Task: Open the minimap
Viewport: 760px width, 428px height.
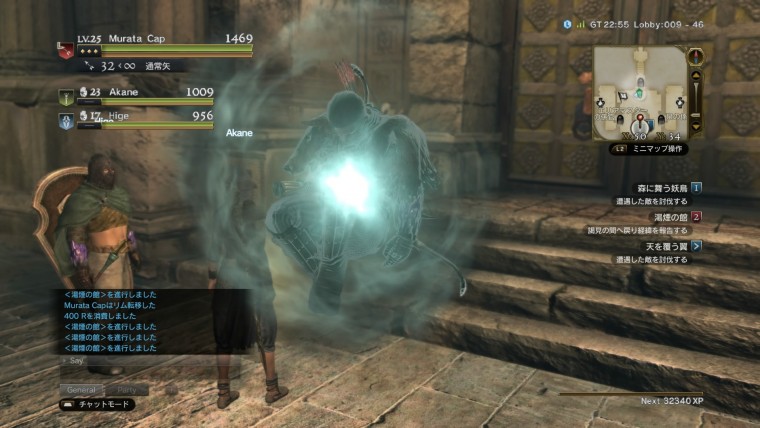Action: click(x=637, y=92)
